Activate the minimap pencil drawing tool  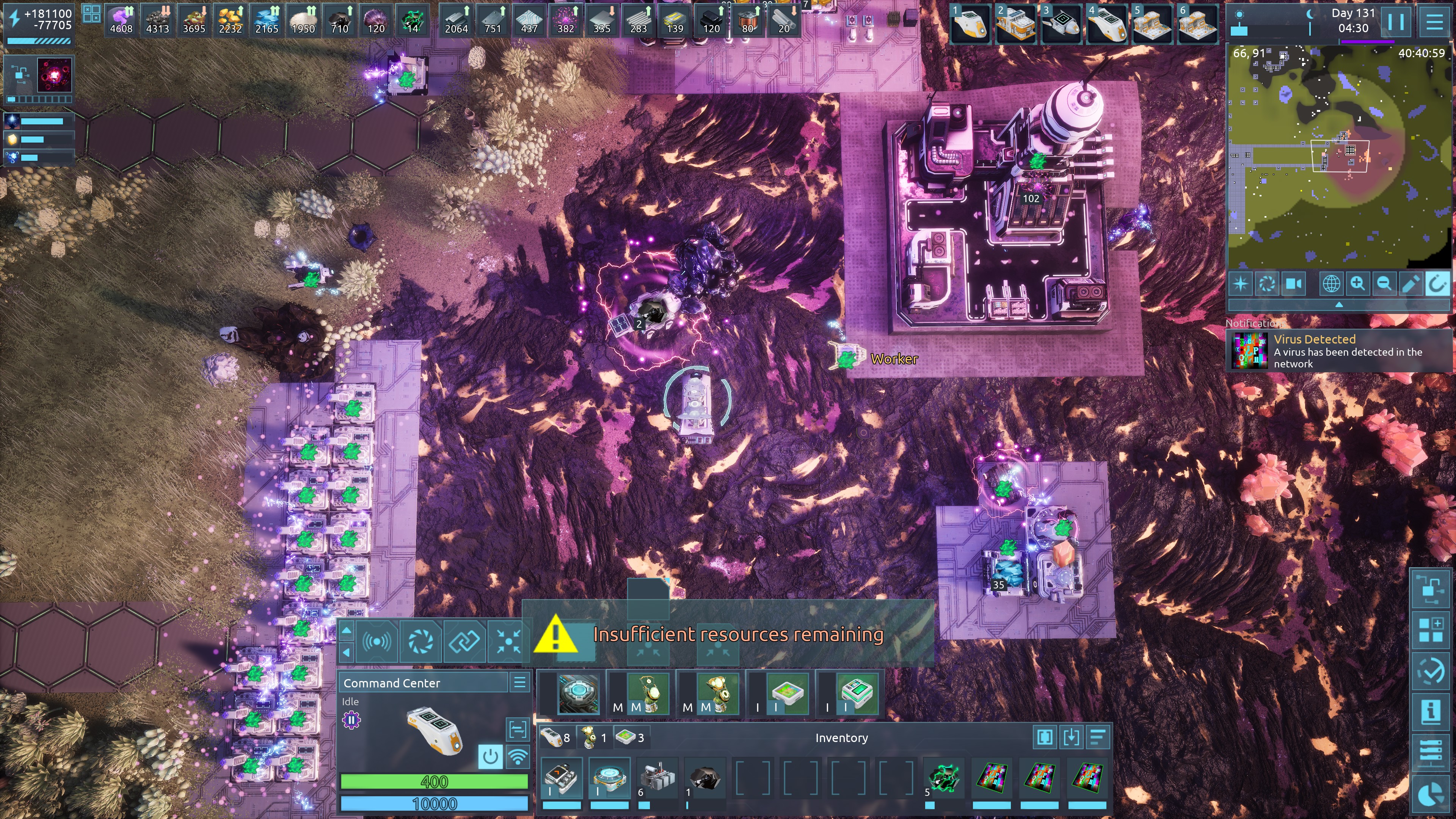coord(1410,284)
